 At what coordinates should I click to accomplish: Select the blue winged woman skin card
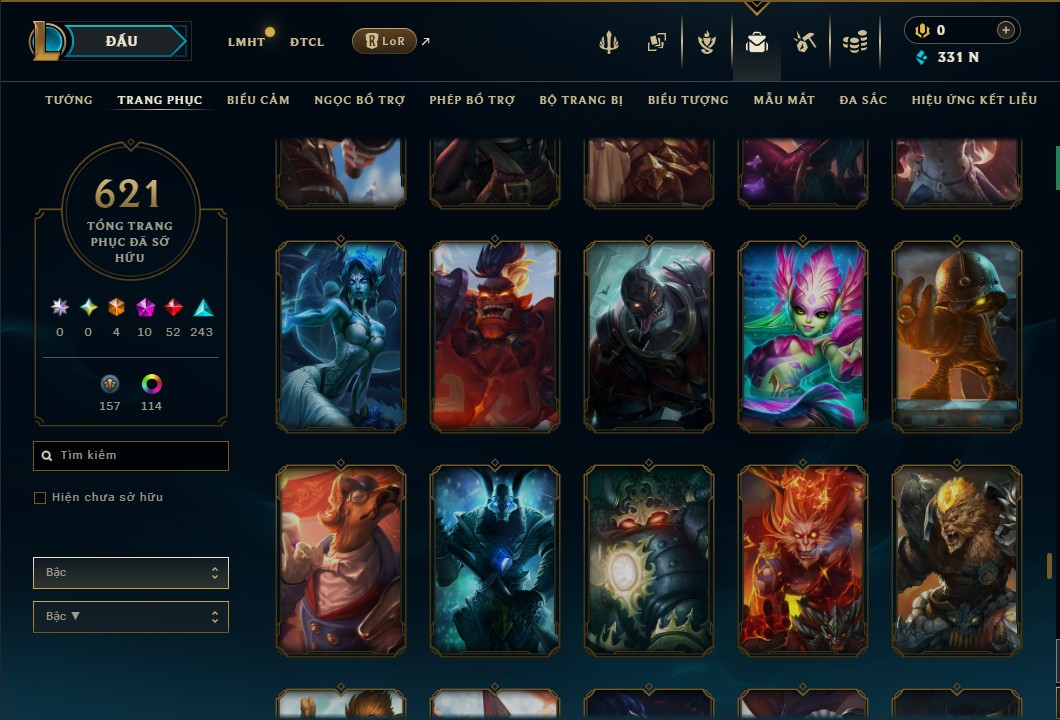pyautogui.click(x=341, y=336)
